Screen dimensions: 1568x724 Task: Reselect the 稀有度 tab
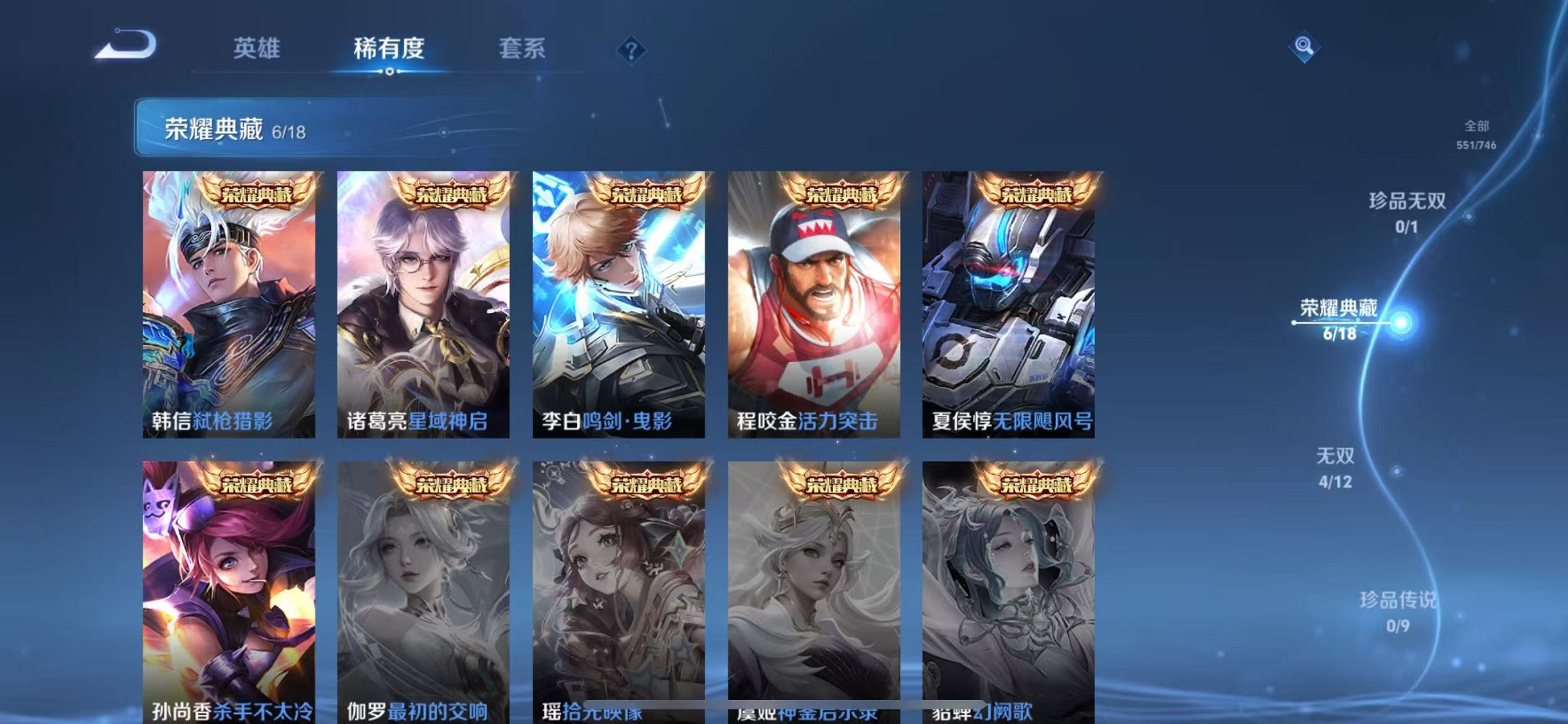click(x=390, y=50)
